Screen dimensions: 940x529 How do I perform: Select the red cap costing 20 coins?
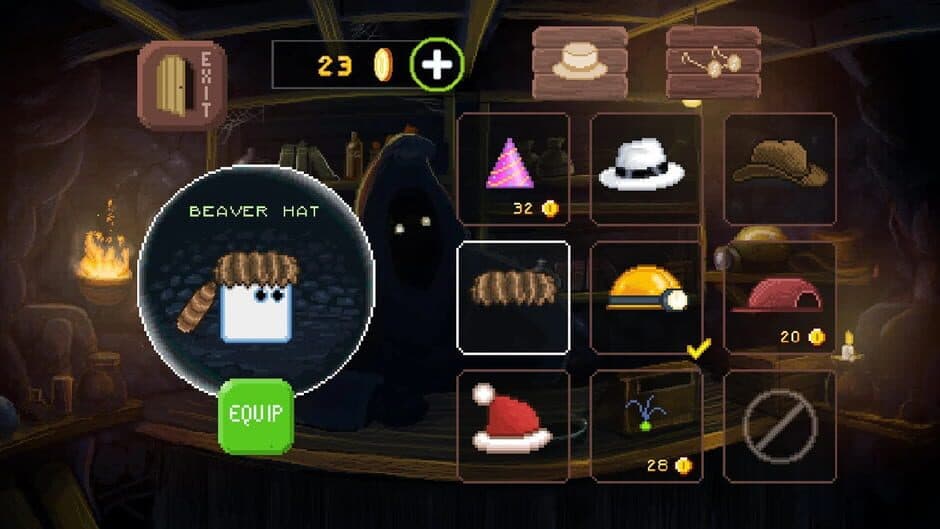click(x=780, y=297)
